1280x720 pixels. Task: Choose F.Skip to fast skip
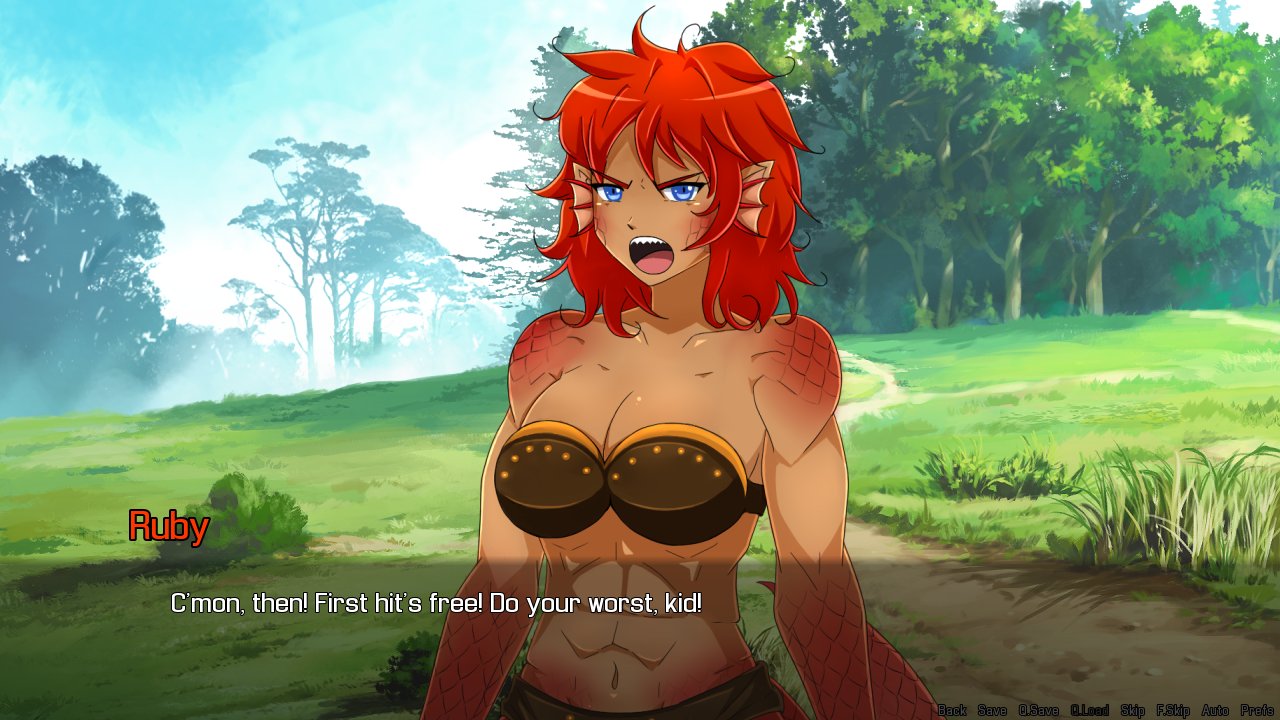coord(1173,710)
